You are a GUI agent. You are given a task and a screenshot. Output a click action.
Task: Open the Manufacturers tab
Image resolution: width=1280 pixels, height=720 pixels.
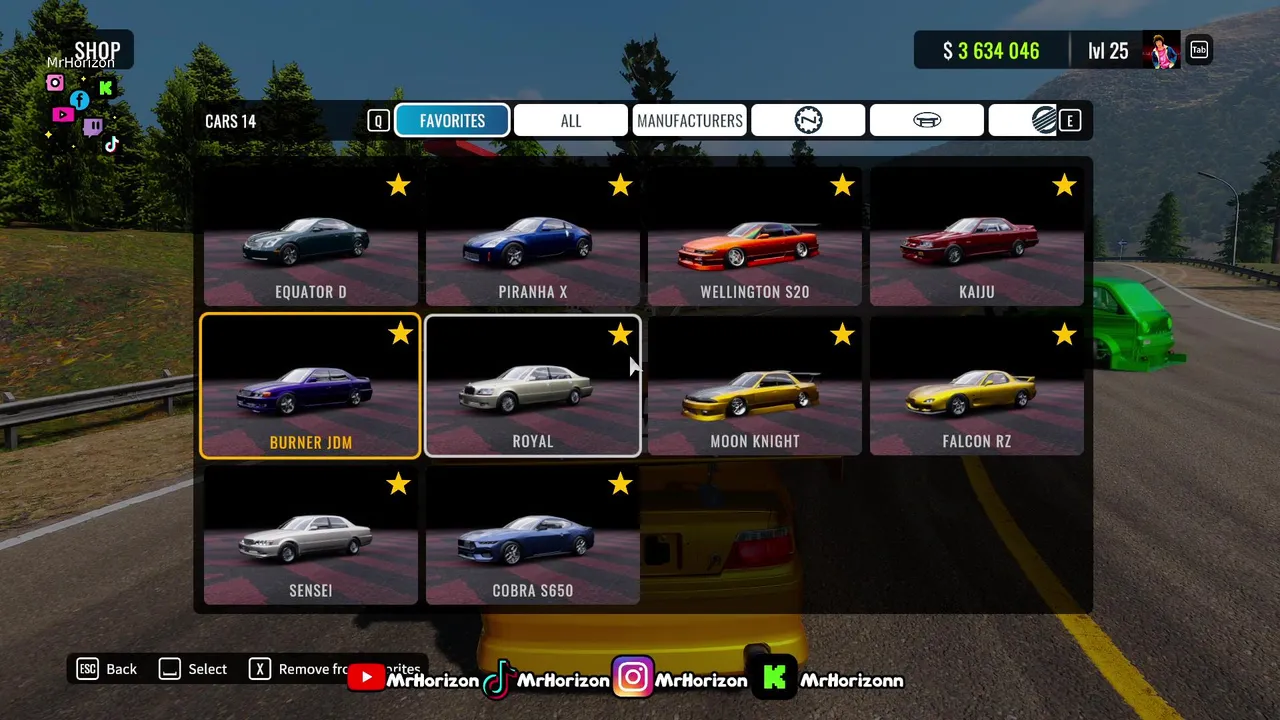pyautogui.click(x=689, y=121)
